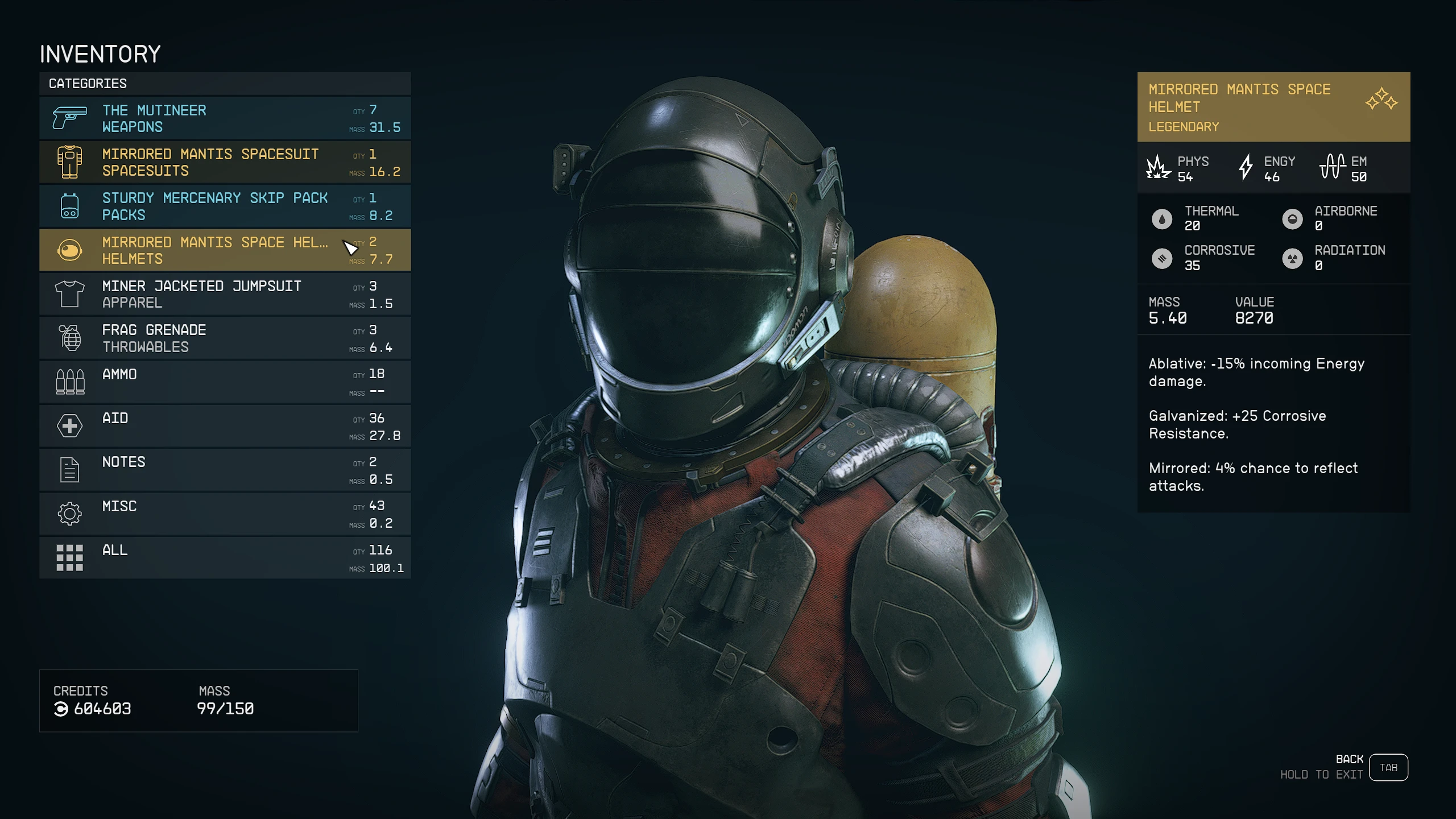Click the PHYS resistance burst icon
The height and width of the screenshot is (819, 1456).
pyautogui.click(x=1158, y=167)
